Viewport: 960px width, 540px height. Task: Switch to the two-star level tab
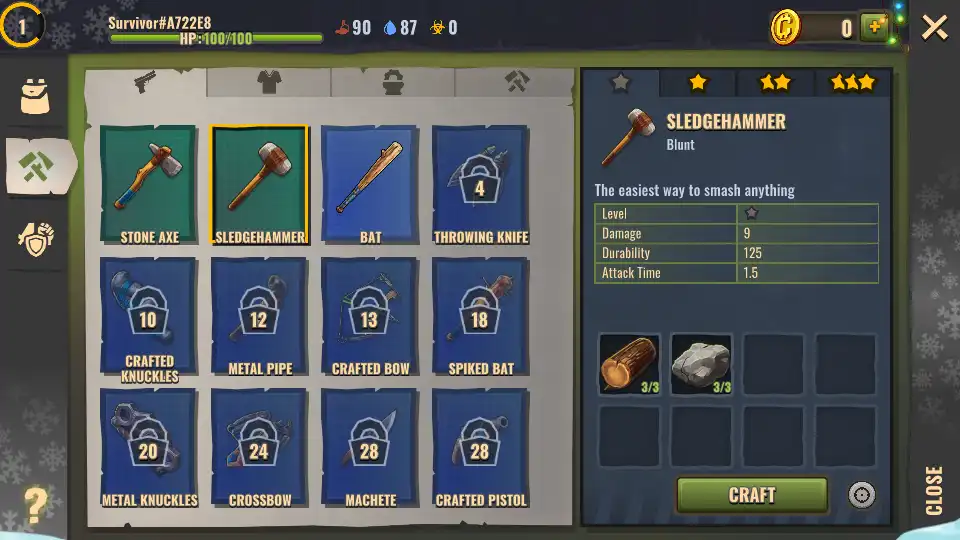[775, 84]
